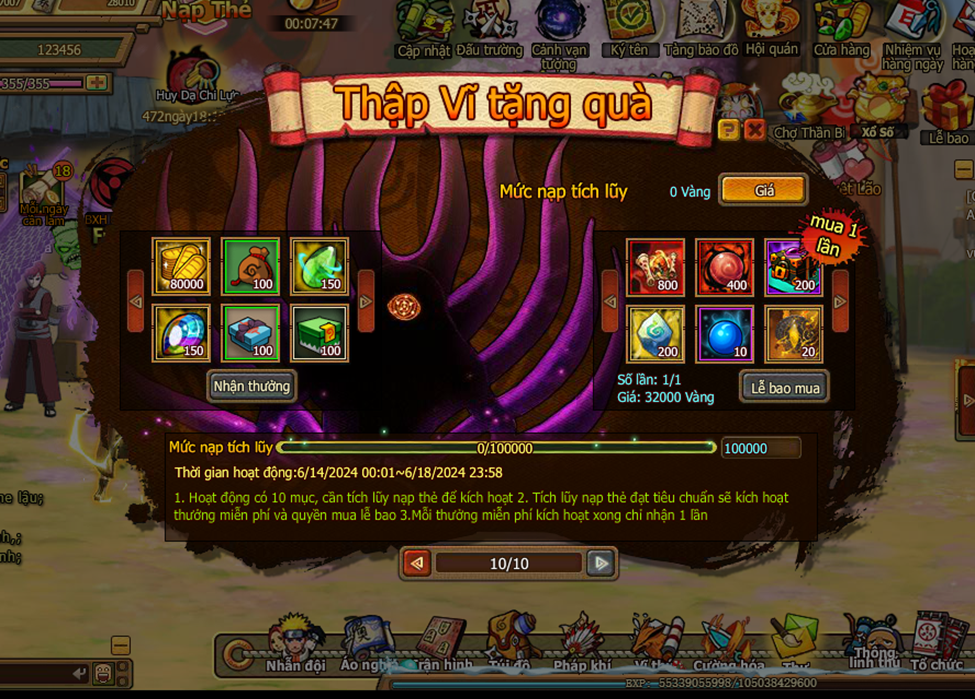
Task: Open the Nhẫn đội ninja team menu
Action: (295, 643)
